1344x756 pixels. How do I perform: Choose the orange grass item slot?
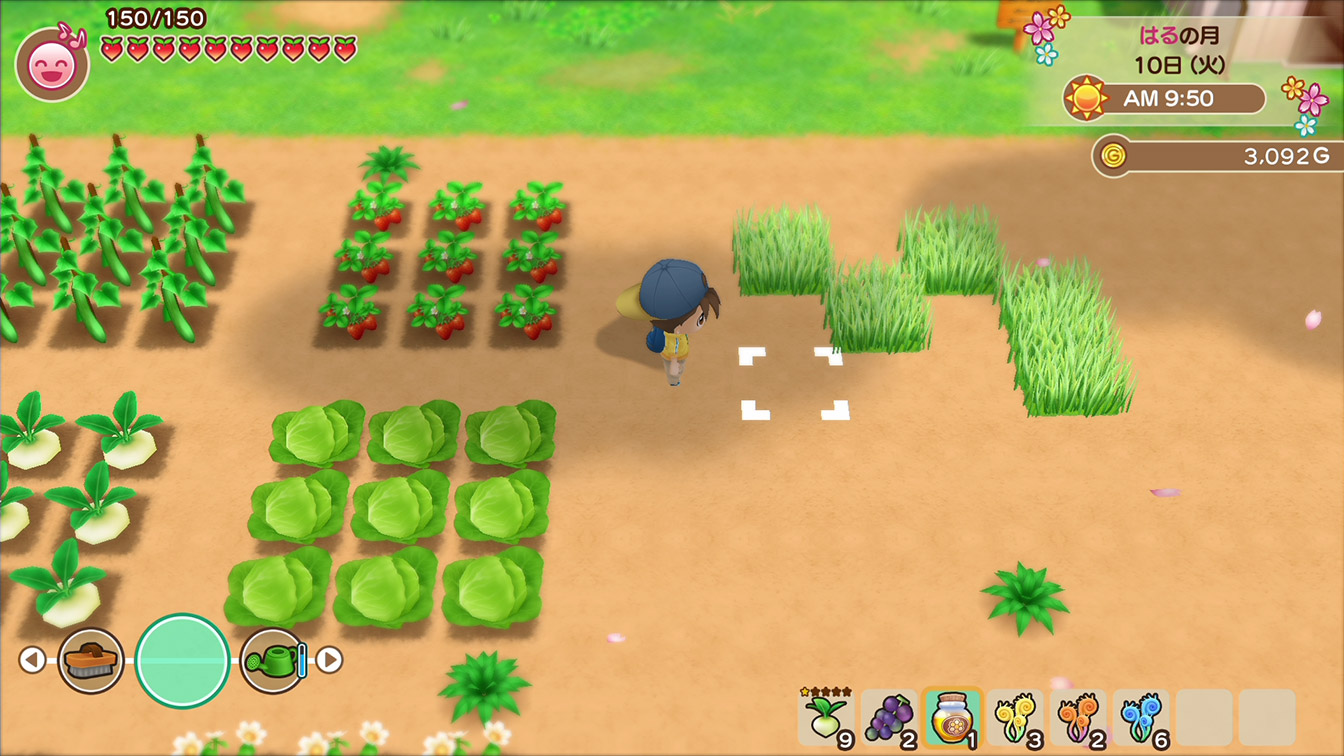tap(1078, 717)
